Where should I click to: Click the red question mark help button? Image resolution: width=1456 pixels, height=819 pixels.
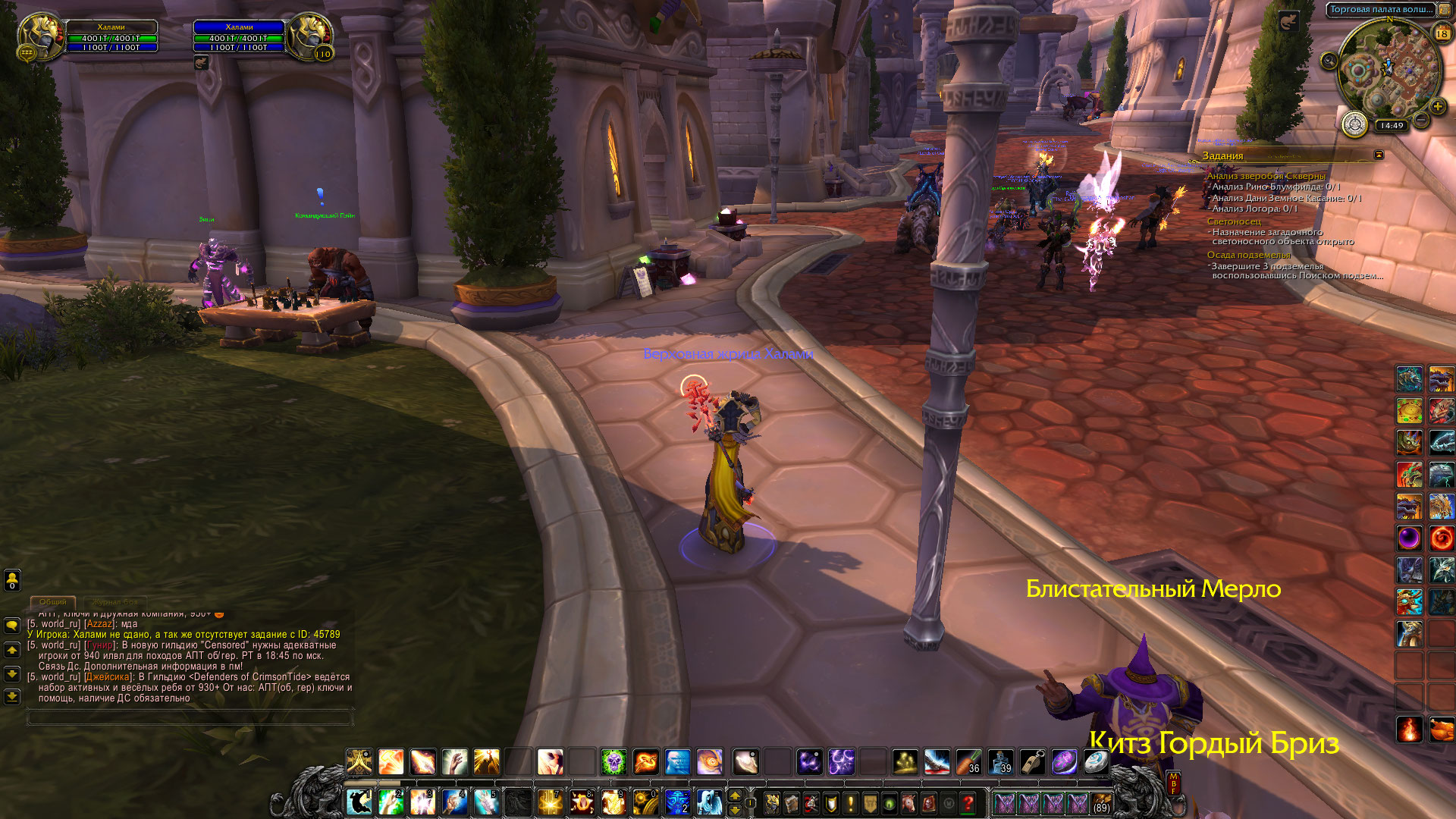(x=968, y=802)
